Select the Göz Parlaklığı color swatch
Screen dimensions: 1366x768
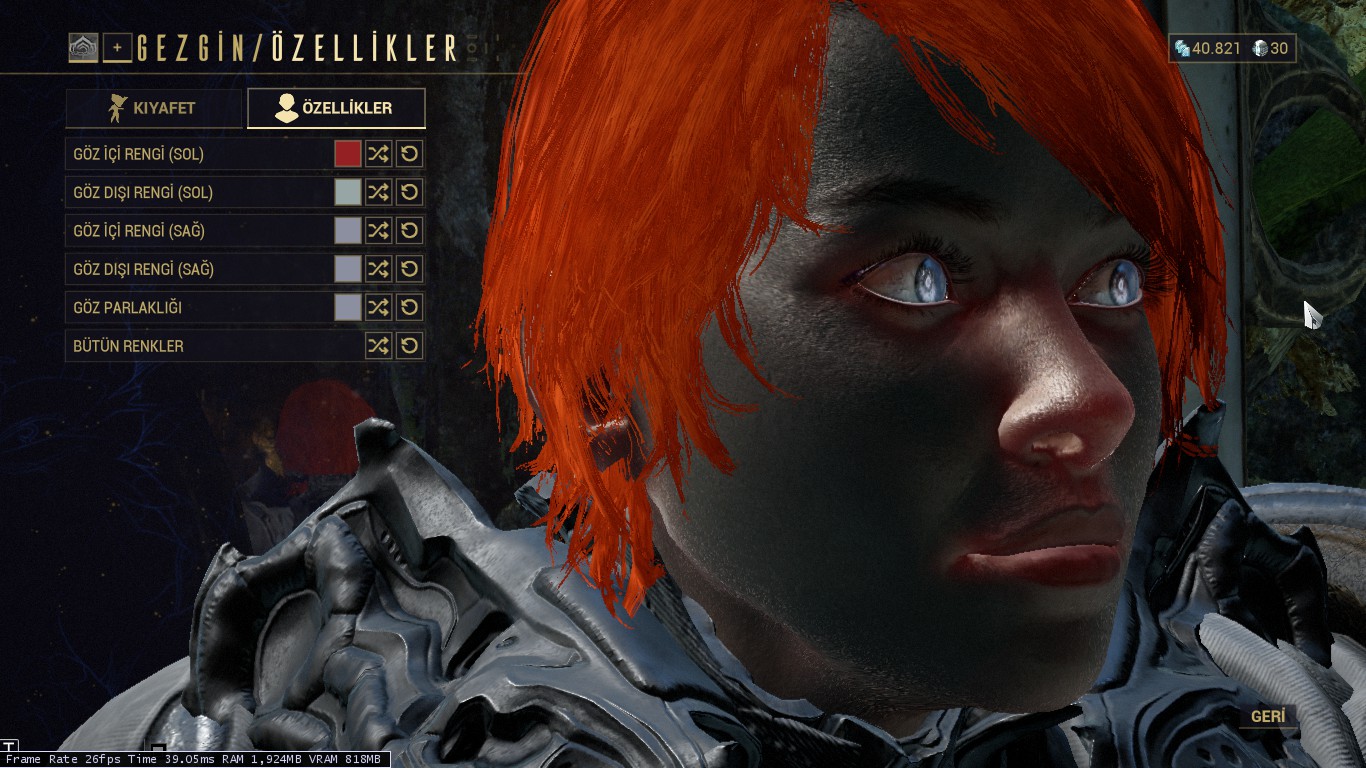pyautogui.click(x=347, y=307)
